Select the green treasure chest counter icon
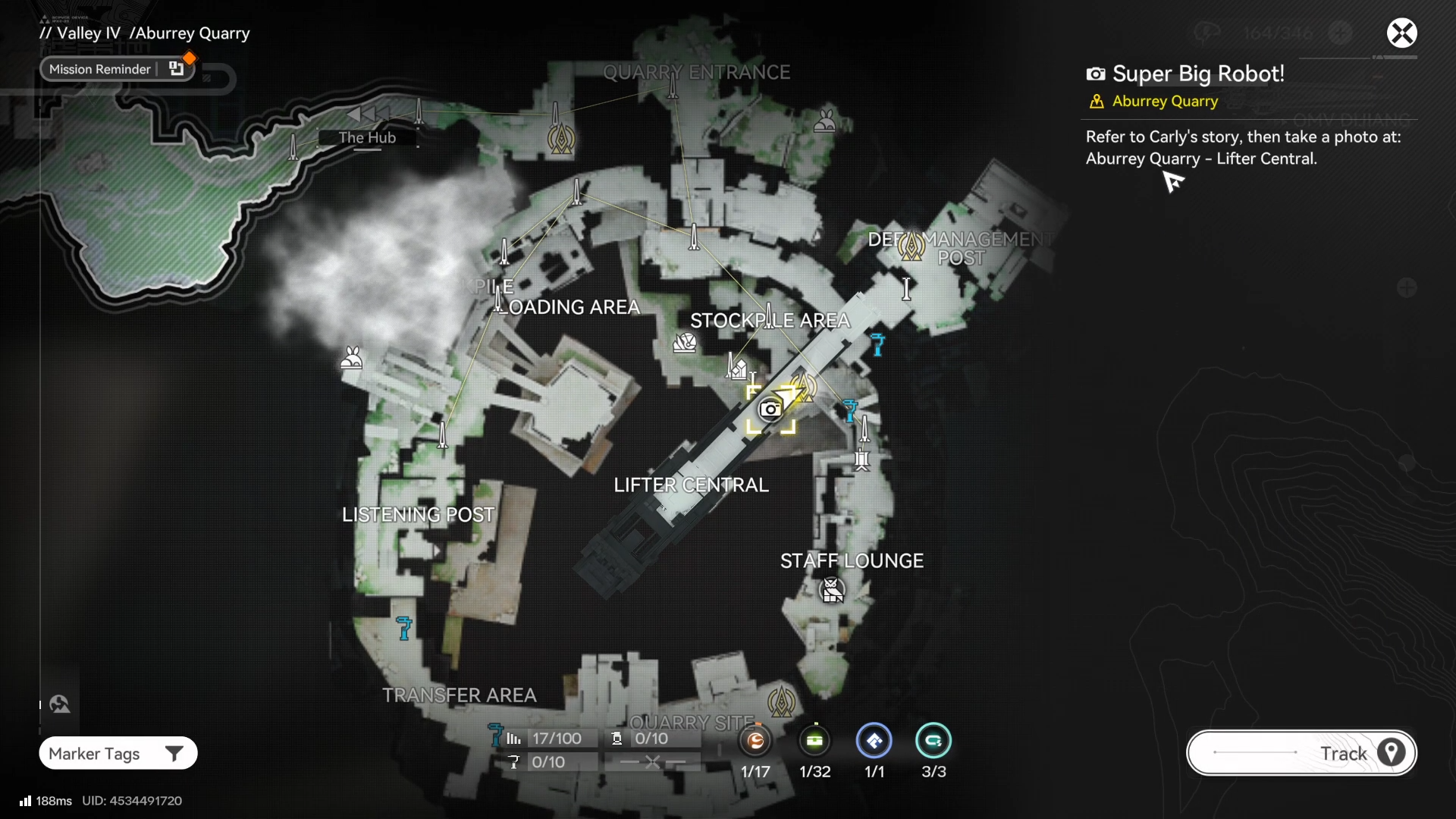The height and width of the screenshot is (819, 1456). [815, 741]
